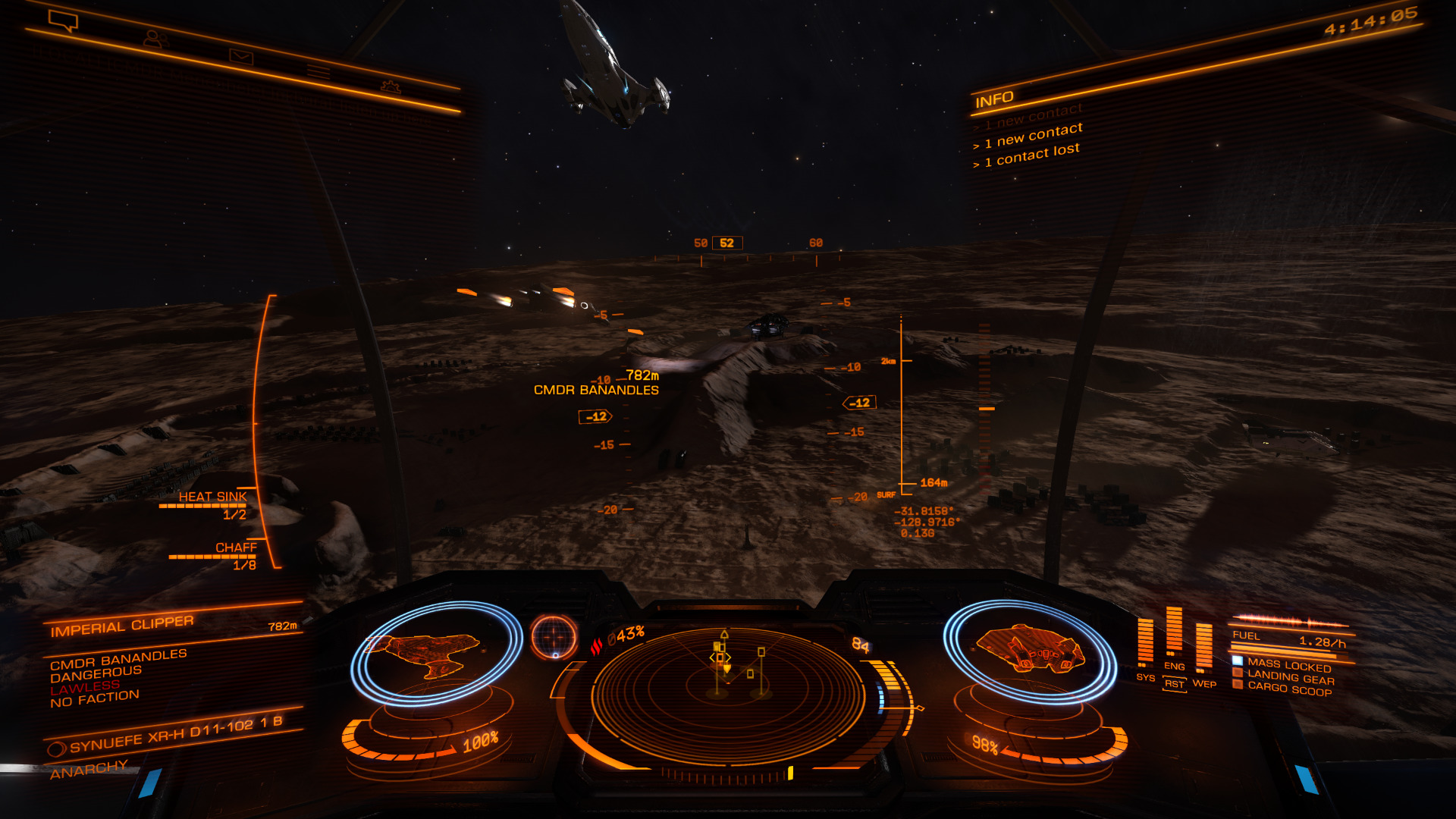Click your own ship's shield hologram
The height and width of the screenshot is (819, 1456).
tap(1031, 651)
